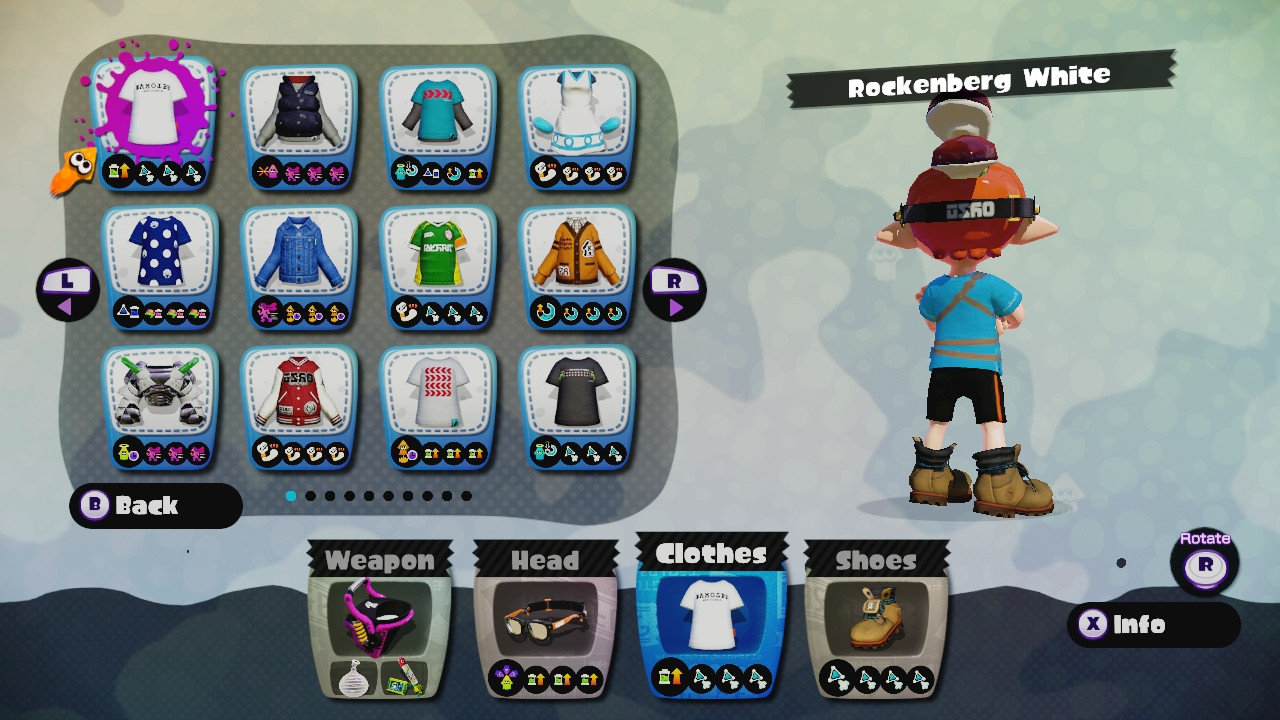Select the equipped White Tee gear item
This screenshot has width=1280, height=720.
tap(152, 110)
